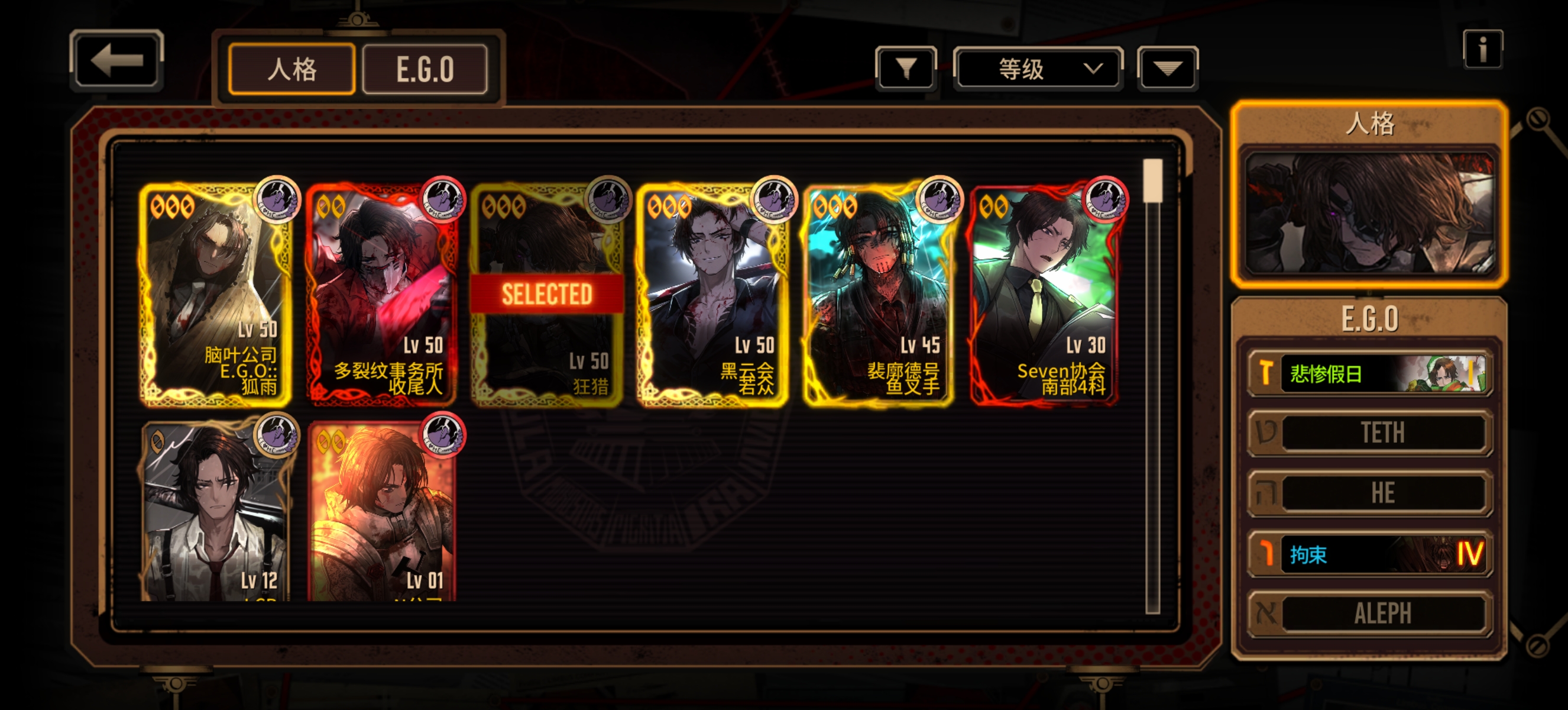
Task: Switch to the E.G.O tab
Action: click(x=425, y=69)
